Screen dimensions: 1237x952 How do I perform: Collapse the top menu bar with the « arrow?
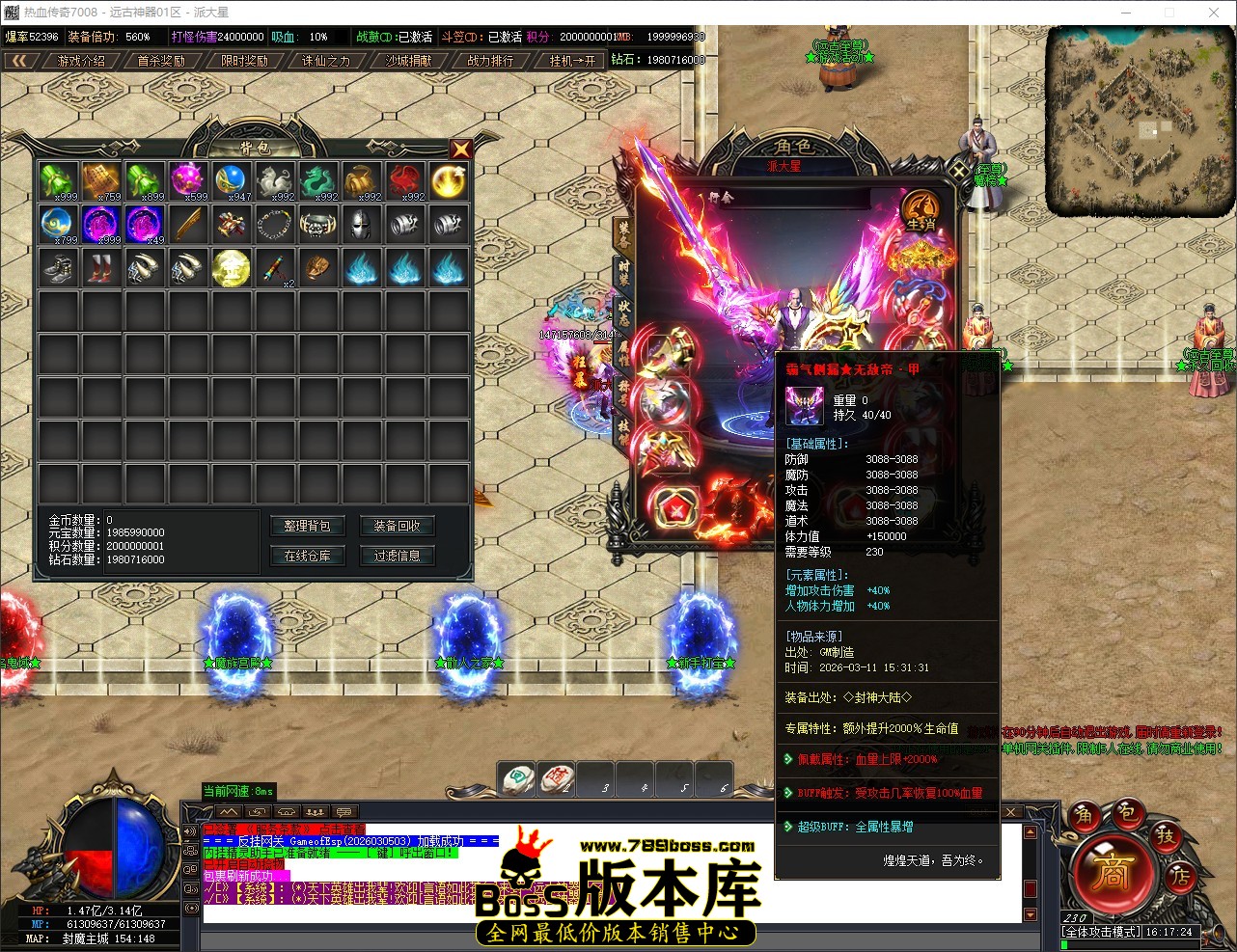[21, 59]
